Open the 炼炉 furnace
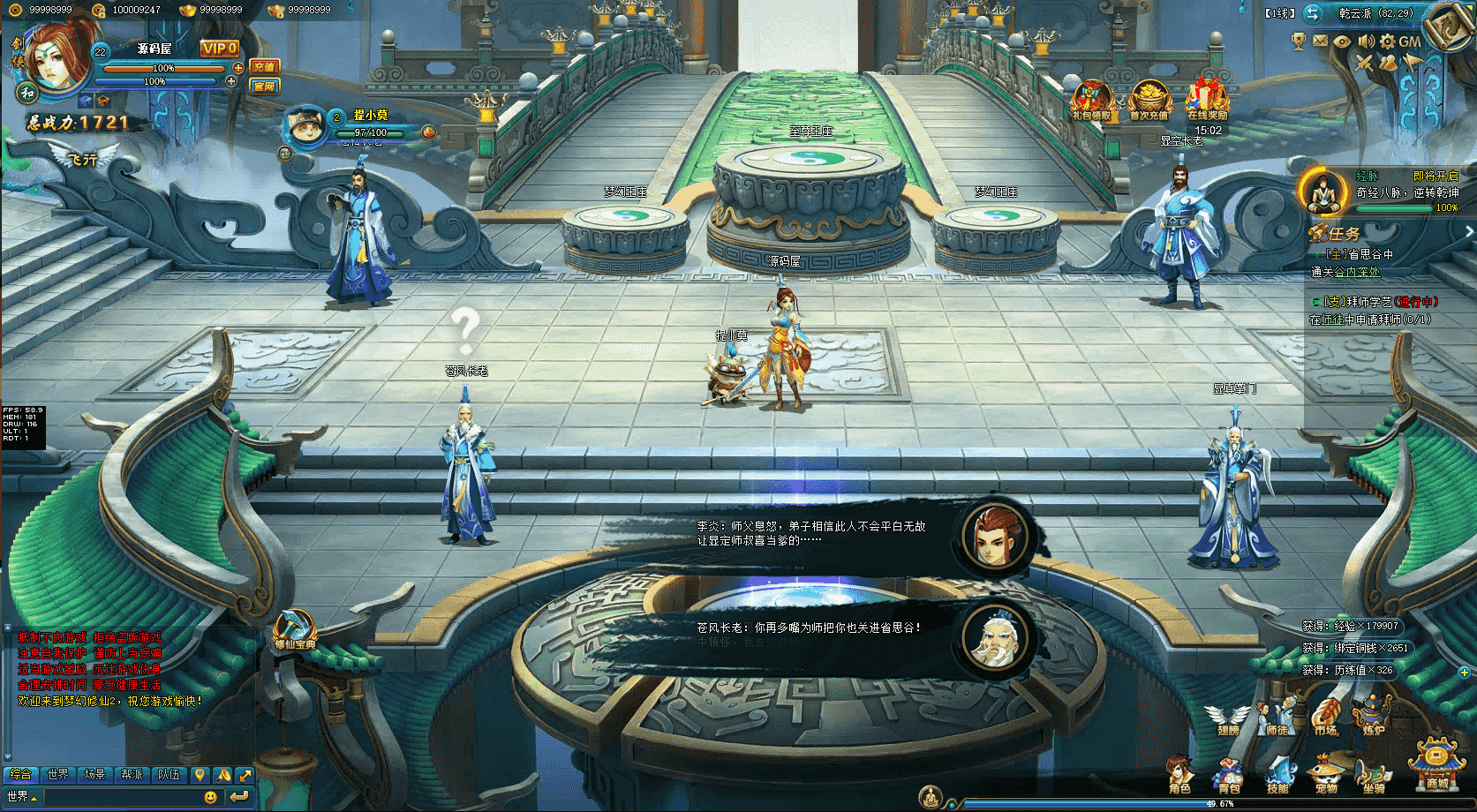The image size is (1477, 812). pyautogui.click(x=1374, y=718)
